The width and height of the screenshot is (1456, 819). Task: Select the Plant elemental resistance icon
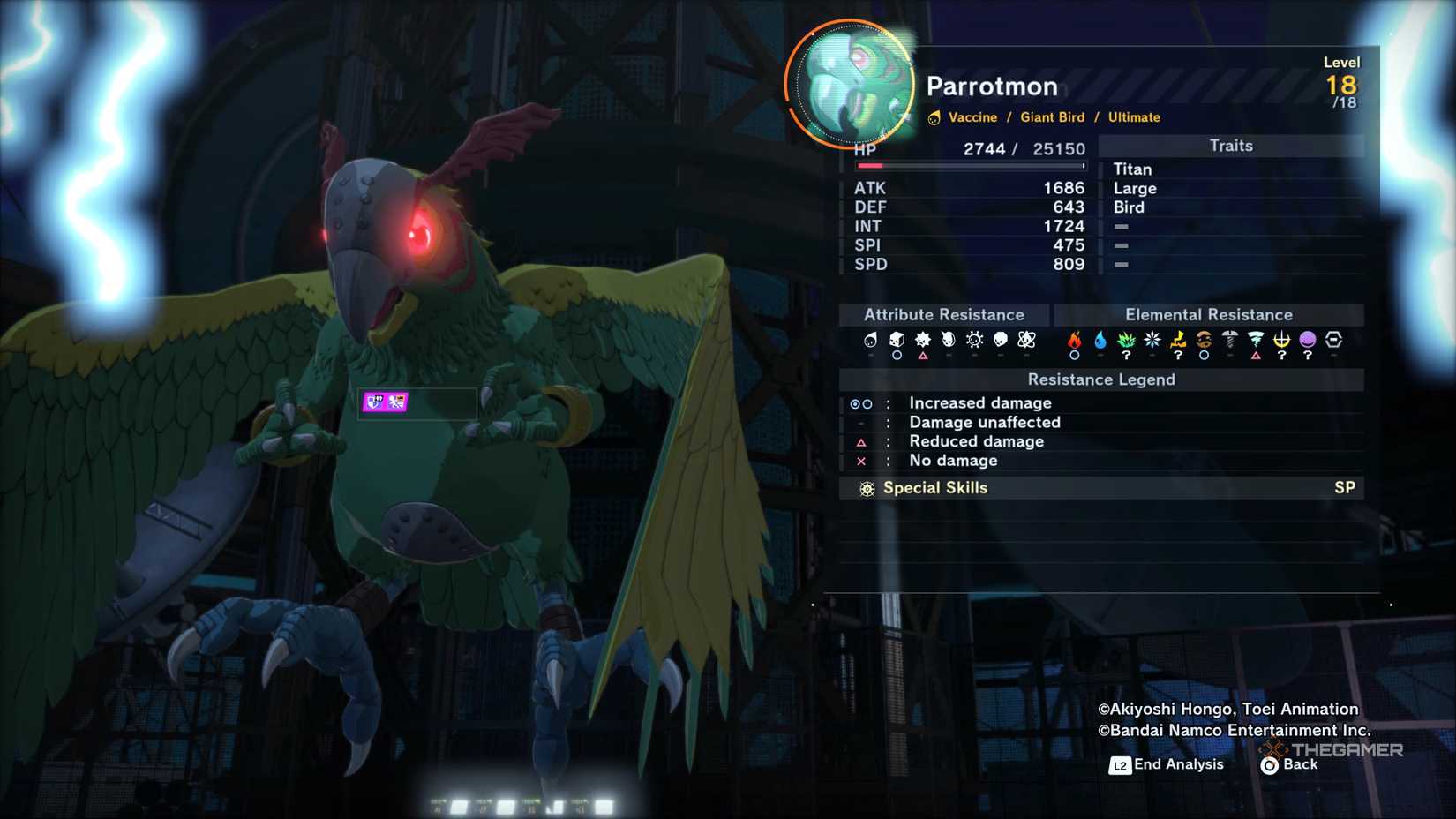coord(1125,340)
